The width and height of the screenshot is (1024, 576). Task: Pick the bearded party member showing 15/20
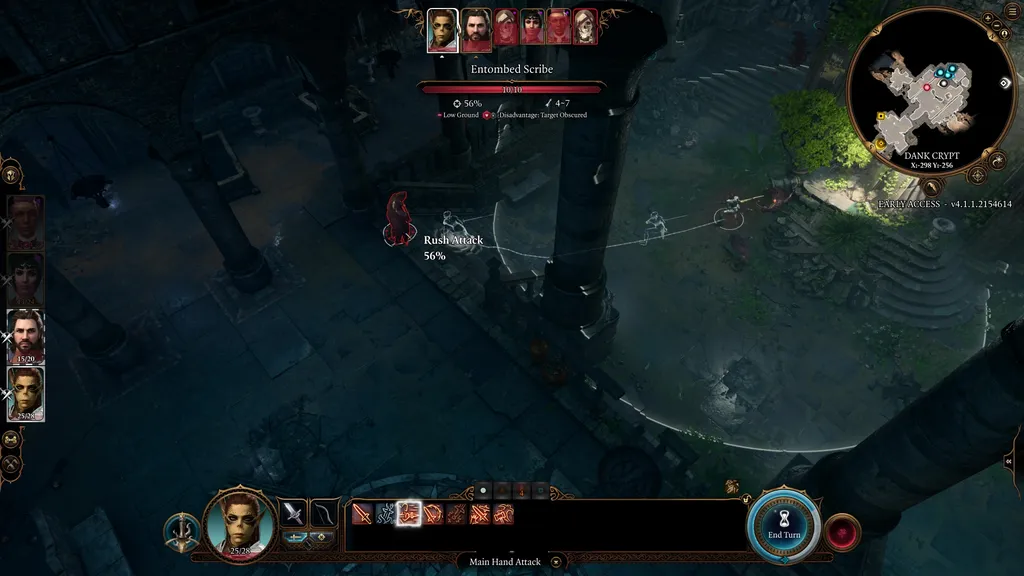(26, 336)
